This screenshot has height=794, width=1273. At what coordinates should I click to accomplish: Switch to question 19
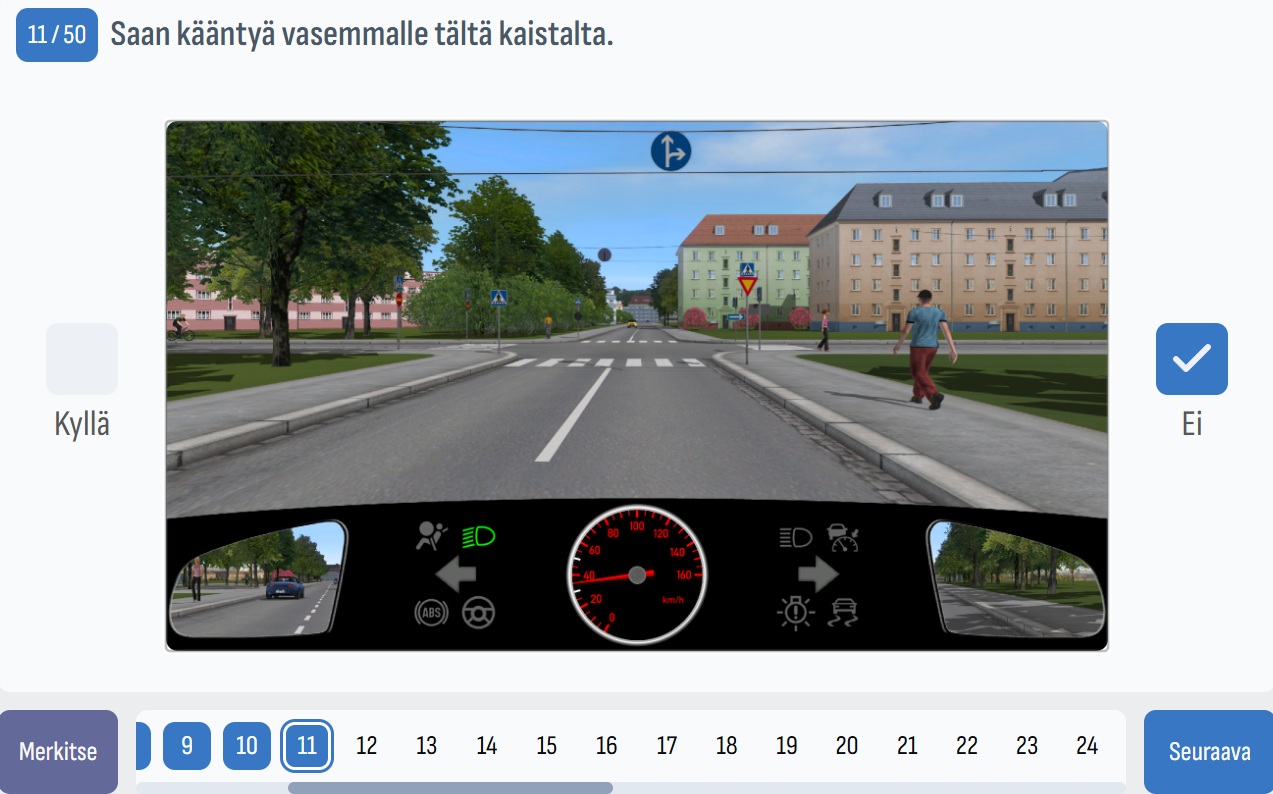(x=787, y=746)
